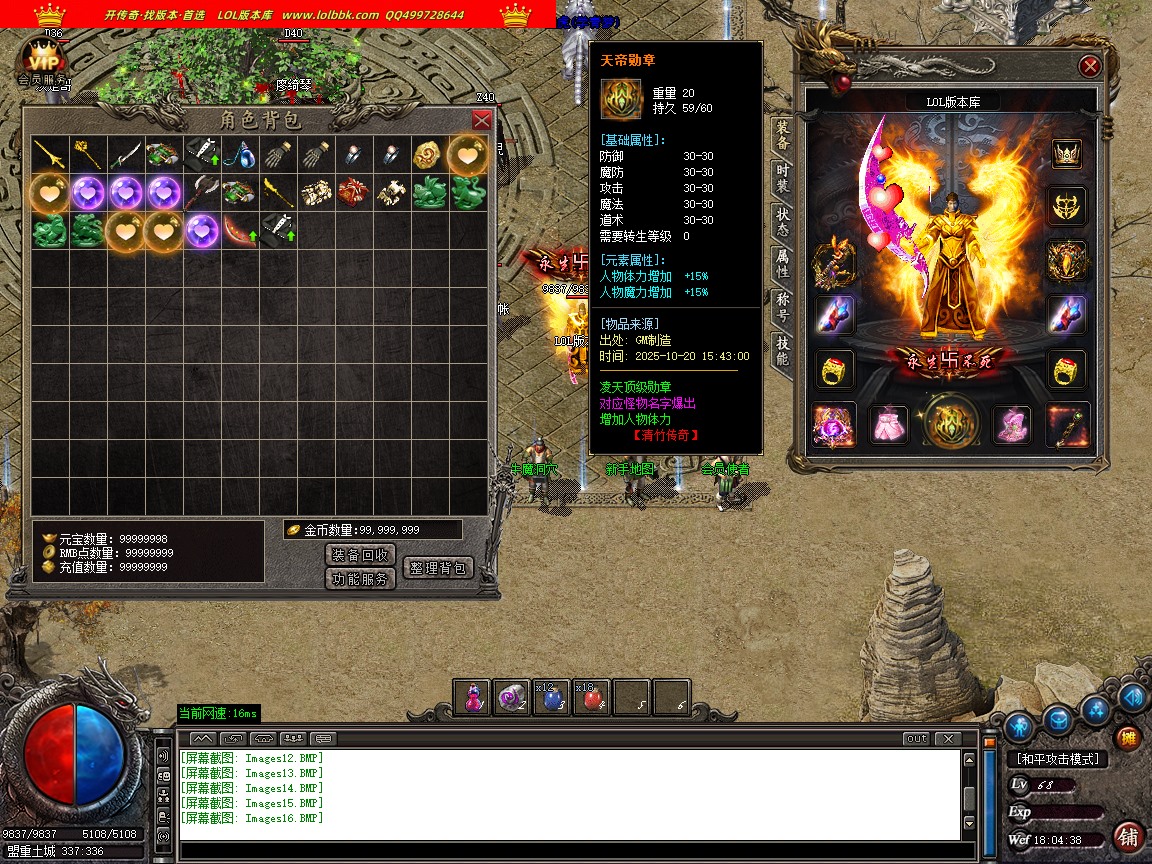1152x864 pixels.
Task: Click the 装备回收 equipment recycle button
Action: click(361, 555)
